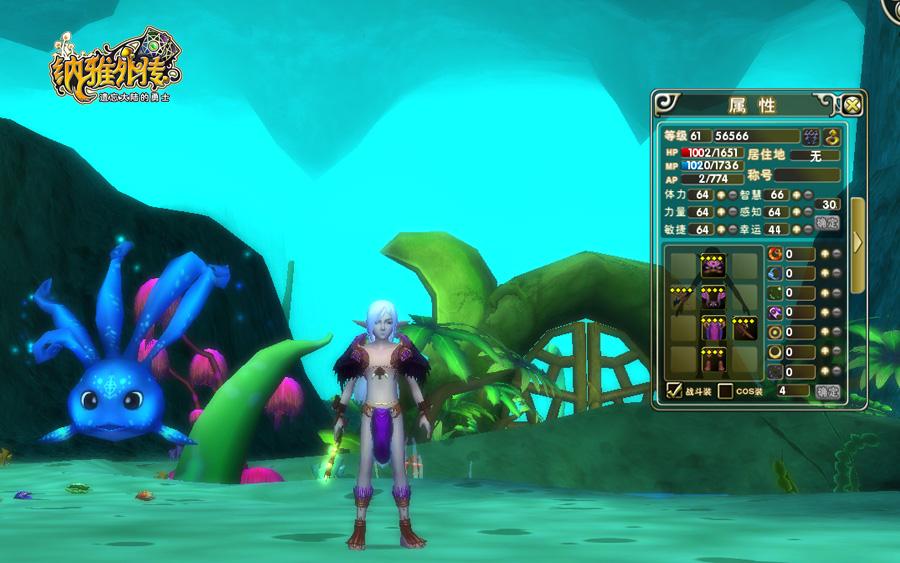The width and height of the screenshot is (900, 563).
Task: Expand the panel's side arrow tab
Action: coord(858,241)
